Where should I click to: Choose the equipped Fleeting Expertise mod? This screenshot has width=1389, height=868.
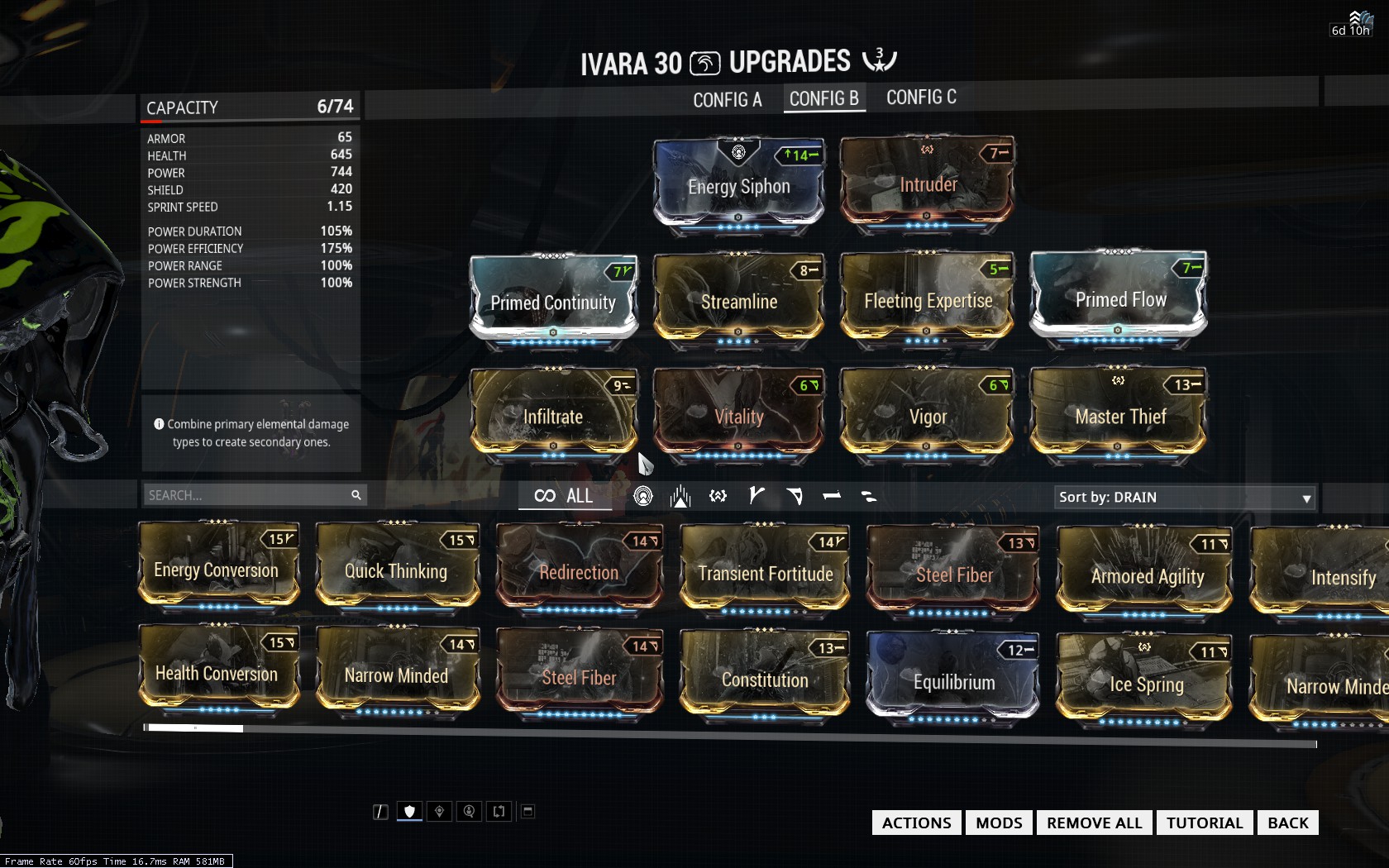[928, 299]
